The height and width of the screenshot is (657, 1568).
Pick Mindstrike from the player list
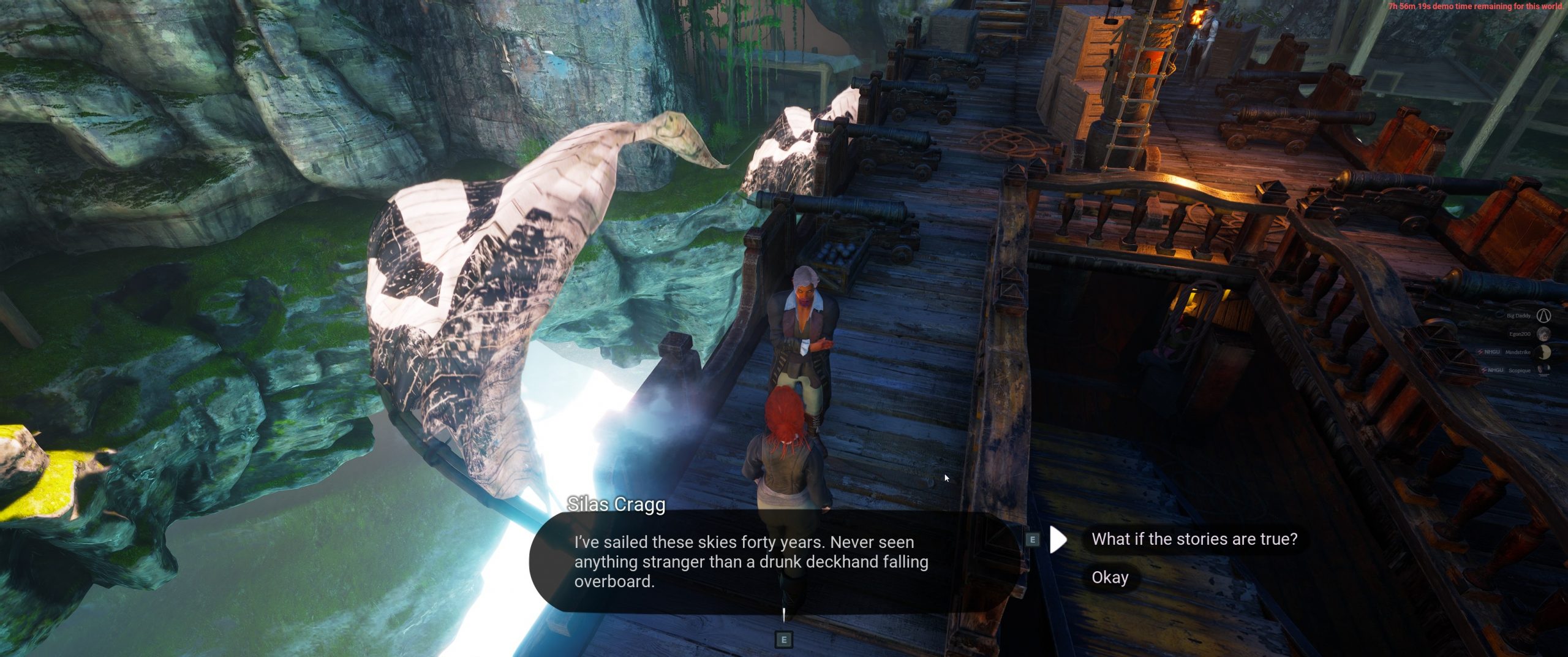pos(1518,352)
